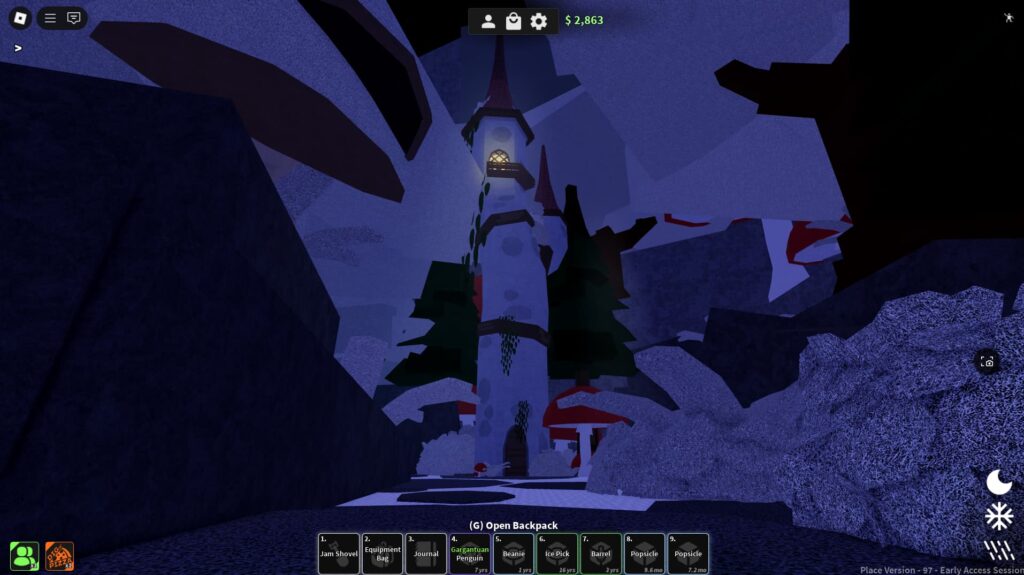Pick the Popsicle aged 8.6 months
Image resolution: width=1024 pixels, height=575 pixels.
click(x=644, y=554)
